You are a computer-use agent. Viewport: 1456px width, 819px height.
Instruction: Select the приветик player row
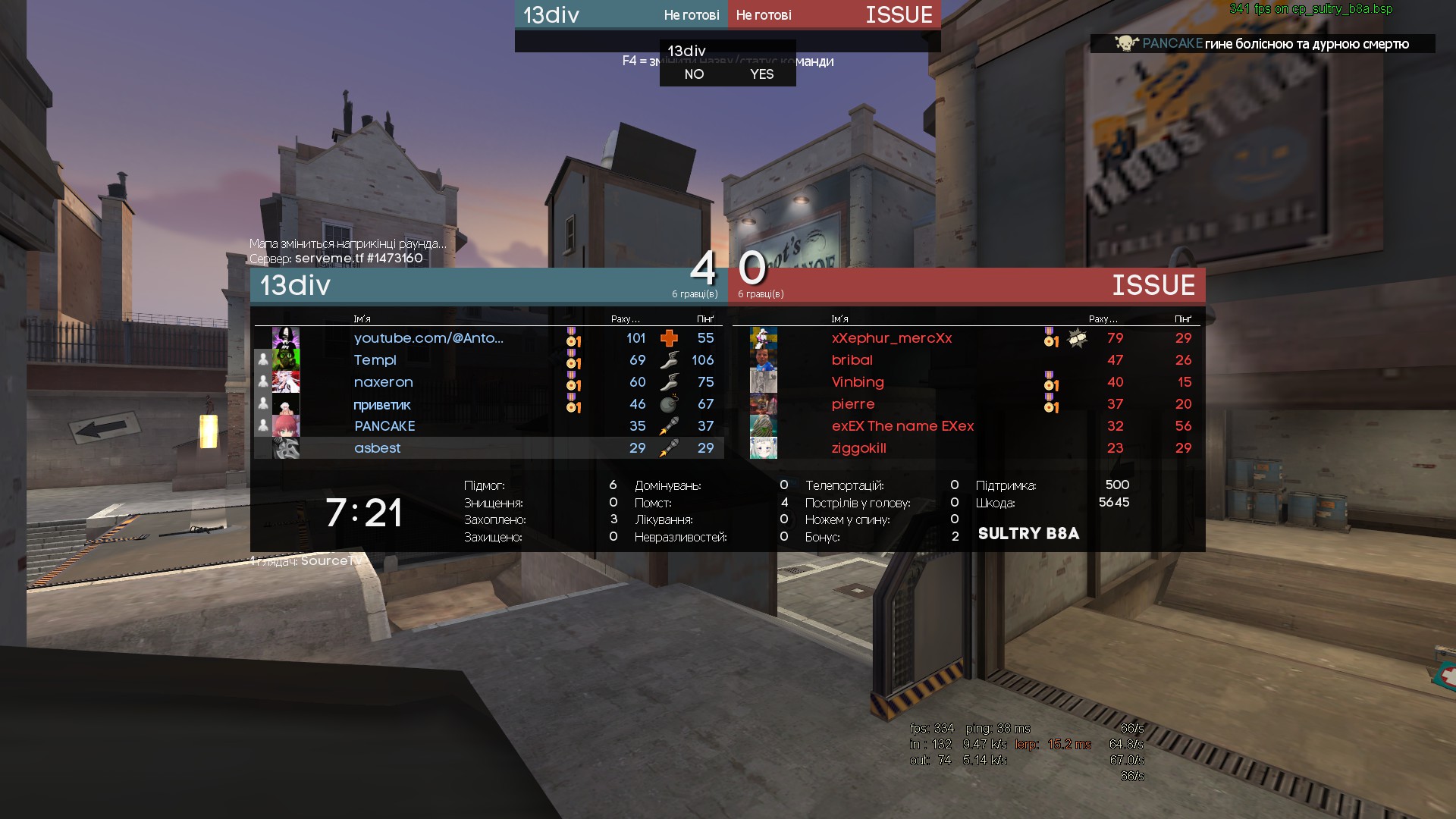click(x=382, y=404)
